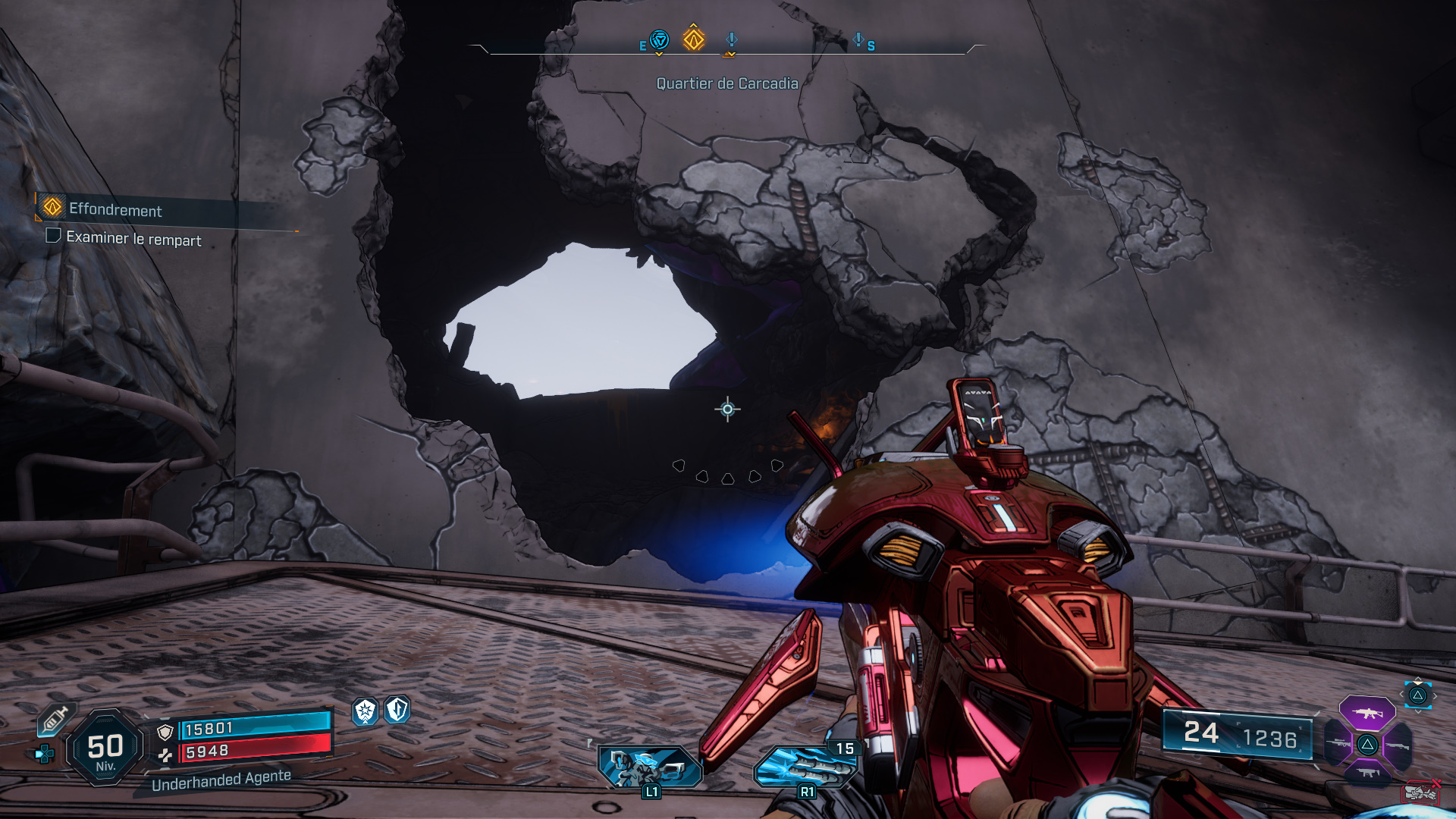Check the 'Examiner le rempart' objective box
Viewport: 1456px width, 819px height.
[x=52, y=237]
